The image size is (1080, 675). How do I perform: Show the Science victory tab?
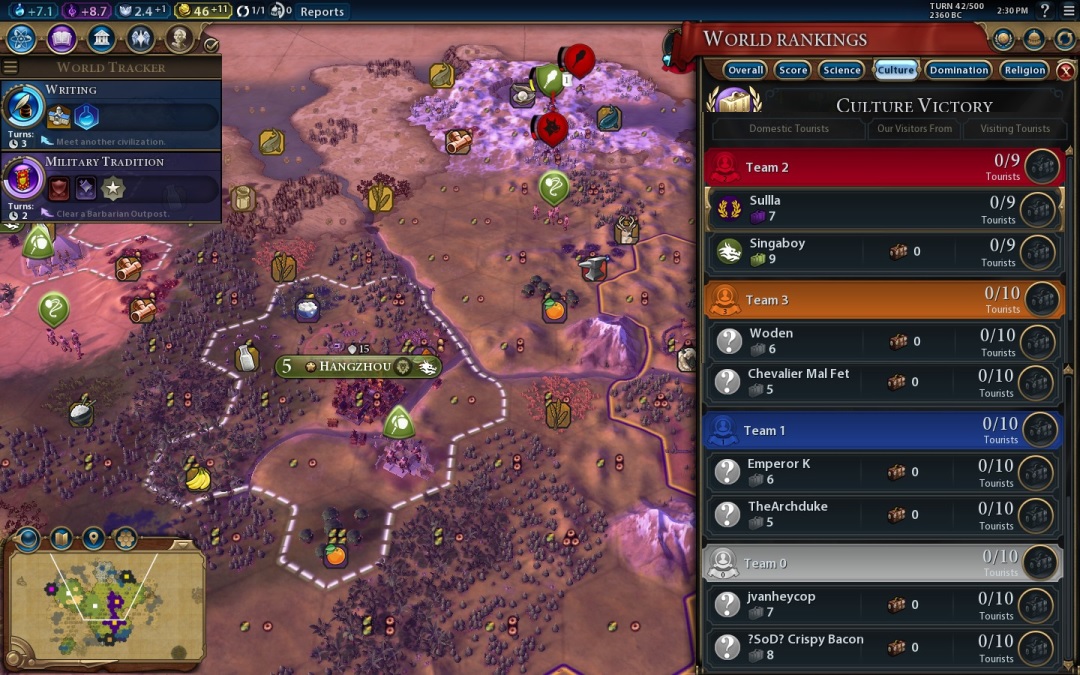coord(841,70)
